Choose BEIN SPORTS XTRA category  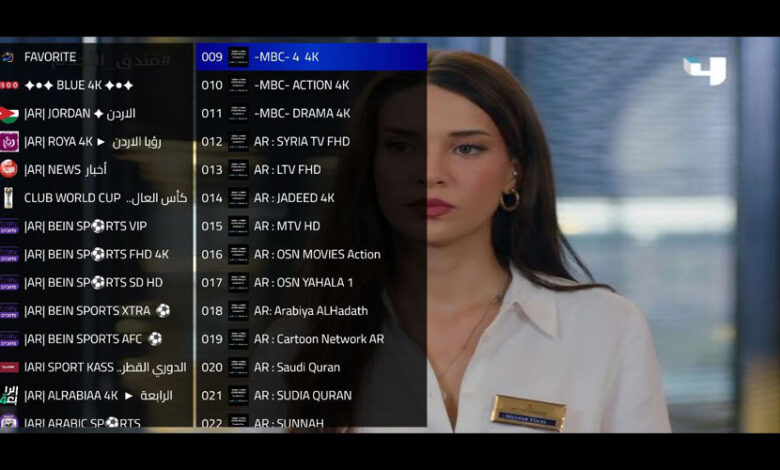96,311
